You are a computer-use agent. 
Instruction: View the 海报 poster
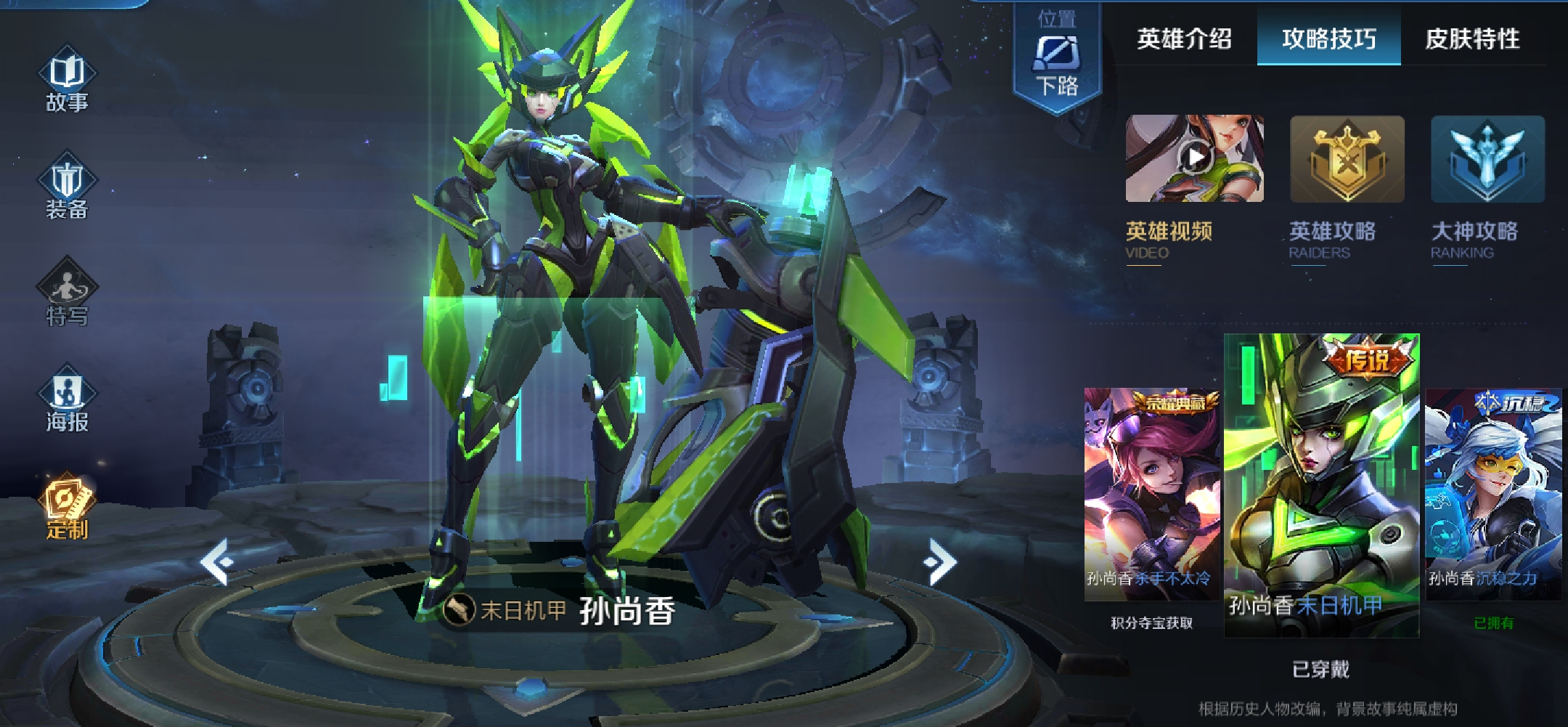point(67,399)
